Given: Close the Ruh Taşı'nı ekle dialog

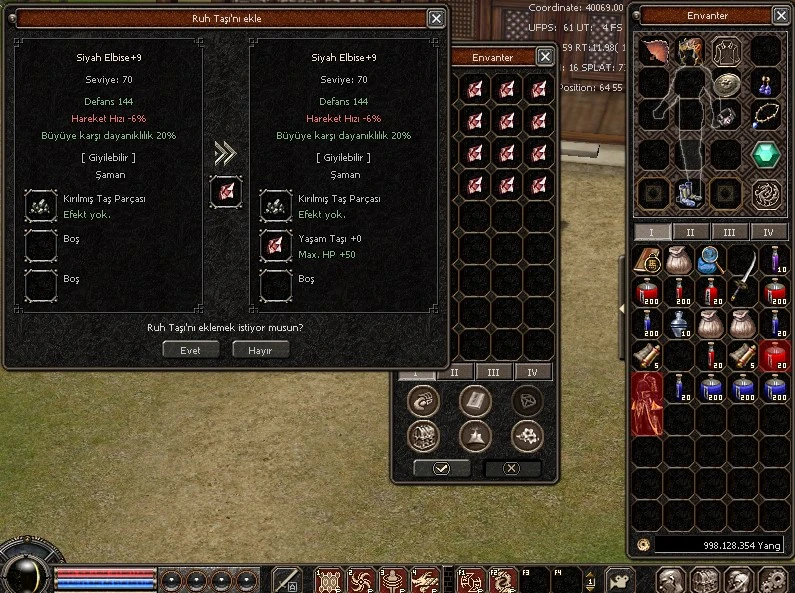Looking at the screenshot, I should pyautogui.click(x=436, y=18).
